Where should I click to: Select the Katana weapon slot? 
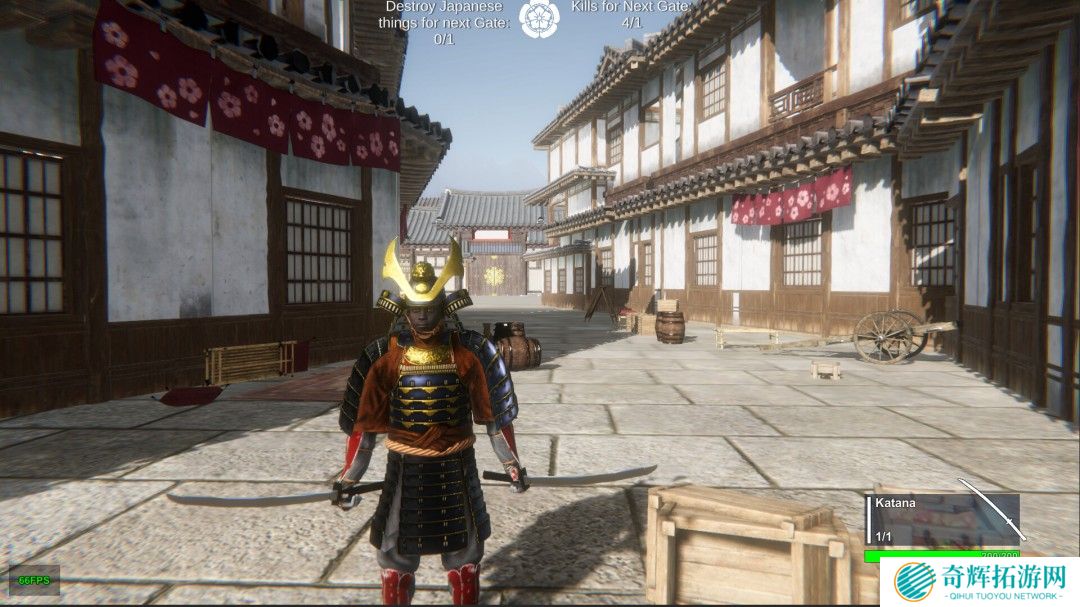click(x=945, y=515)
